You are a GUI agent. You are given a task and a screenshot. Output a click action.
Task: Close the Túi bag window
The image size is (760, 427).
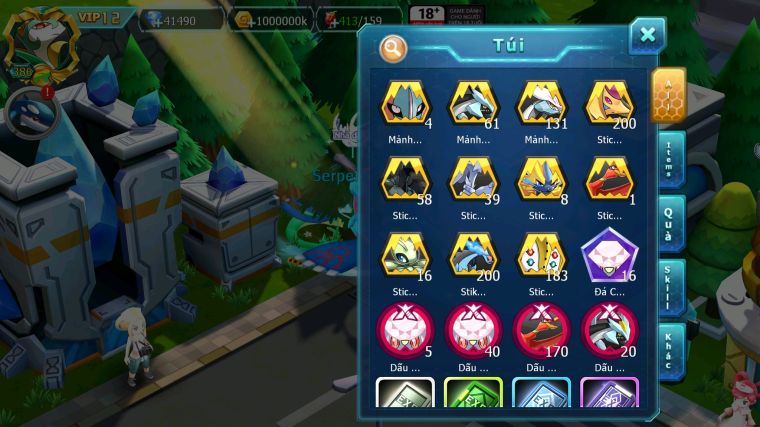647,36
